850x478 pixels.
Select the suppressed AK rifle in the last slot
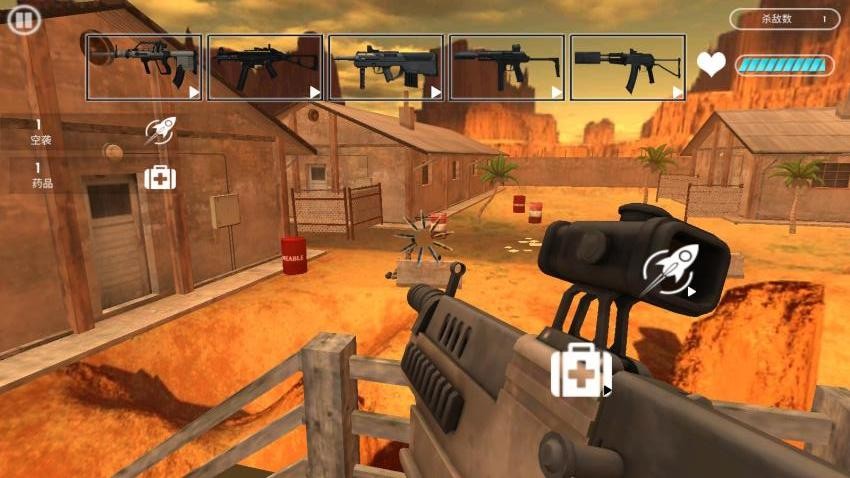point(628,67)
